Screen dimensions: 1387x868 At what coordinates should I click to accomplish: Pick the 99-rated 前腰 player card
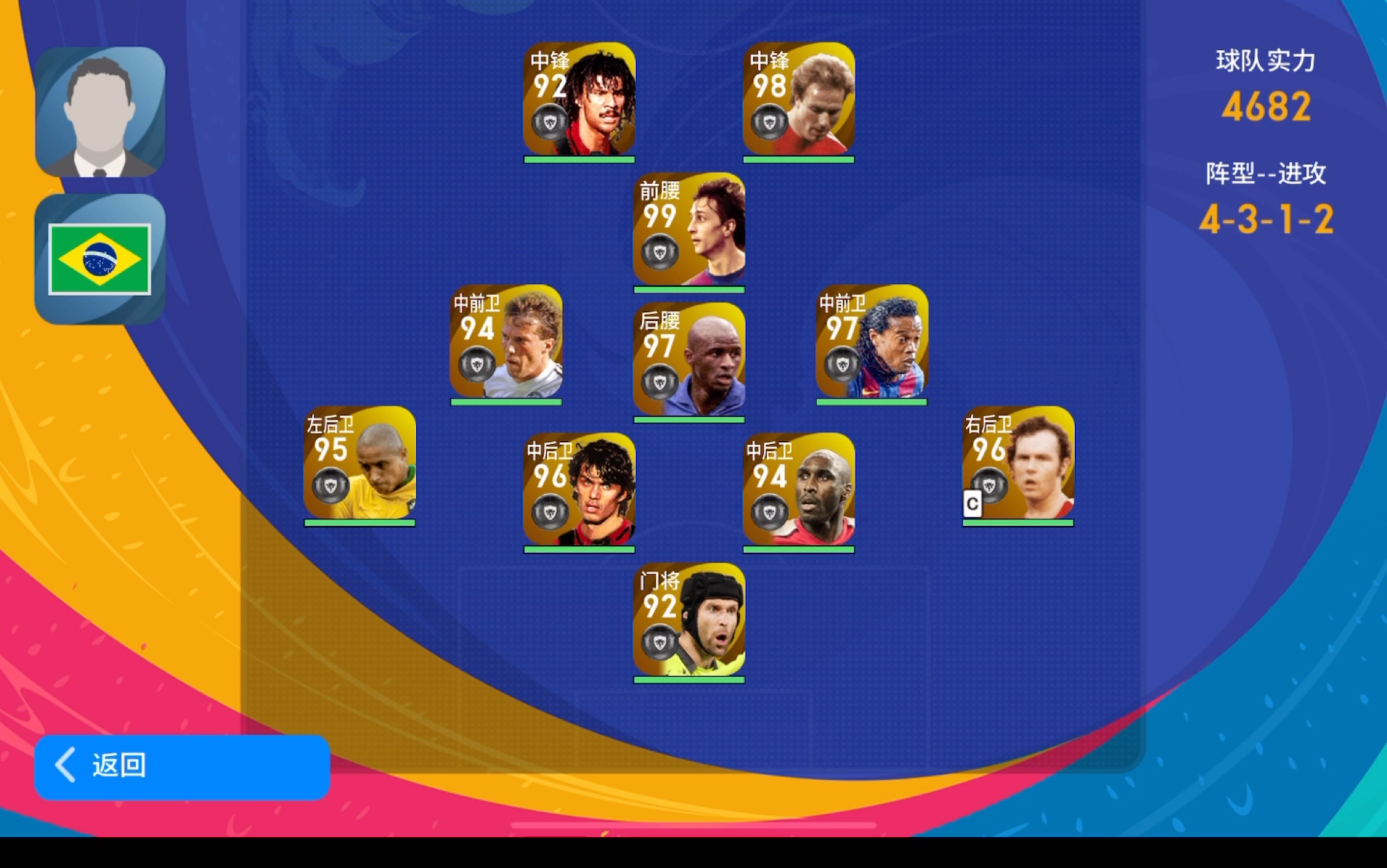click(689, 229)
